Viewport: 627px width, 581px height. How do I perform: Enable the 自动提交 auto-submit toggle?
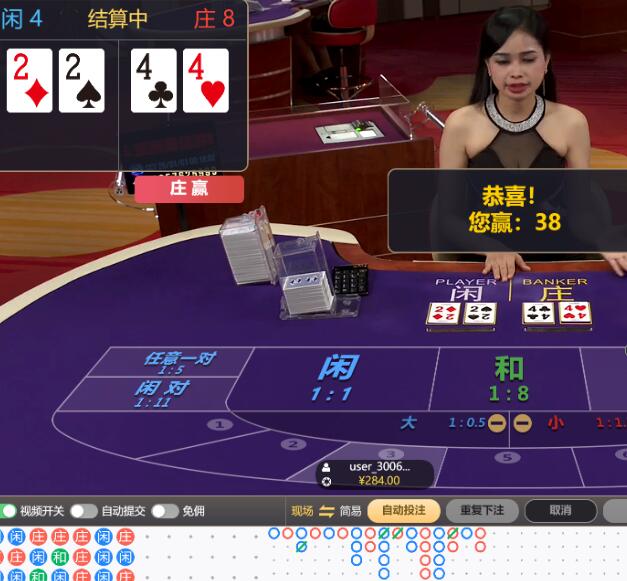tap(83, 511)
